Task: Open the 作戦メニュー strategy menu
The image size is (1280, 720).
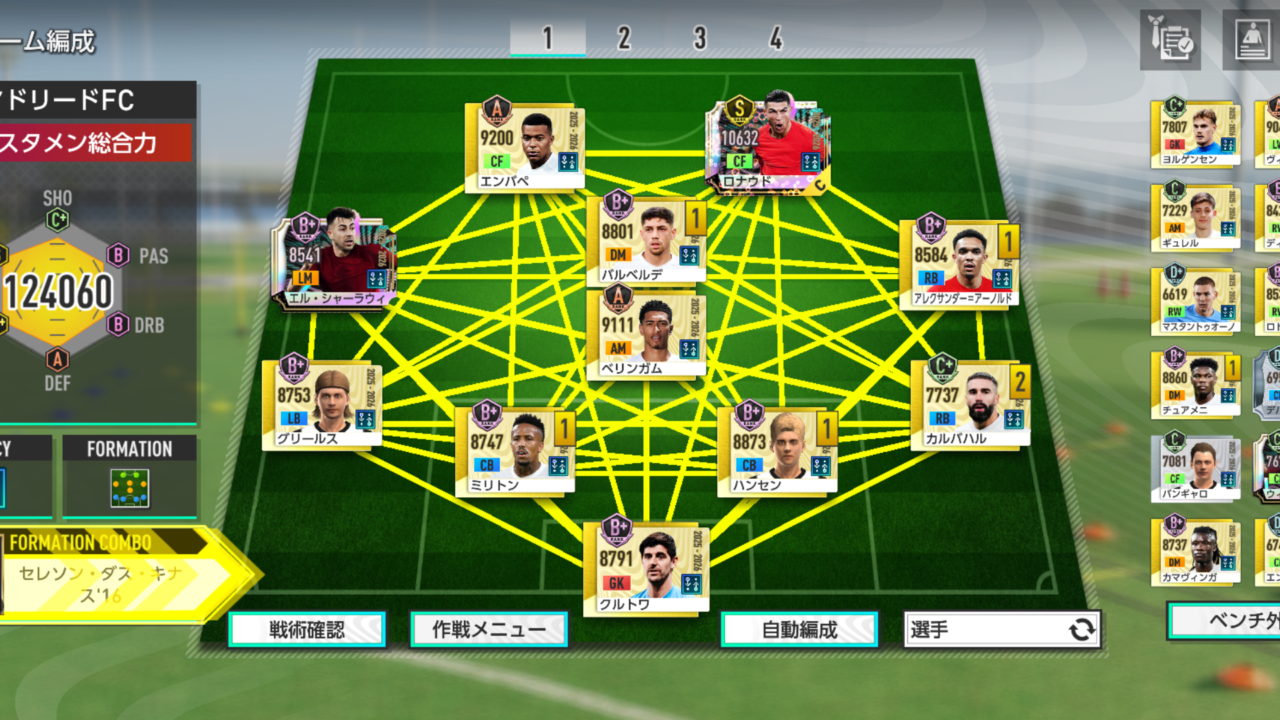Action: (x=489, y=630)
